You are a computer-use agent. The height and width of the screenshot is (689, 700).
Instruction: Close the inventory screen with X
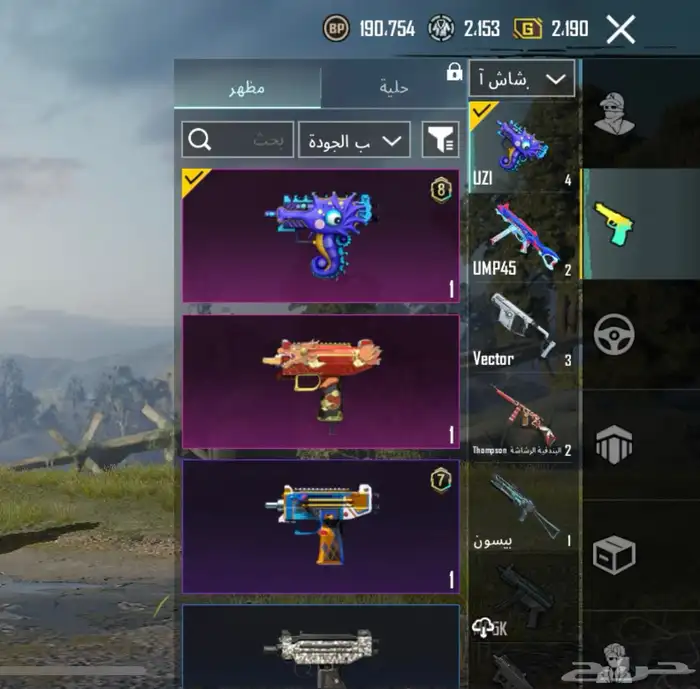tap(620, 29)
